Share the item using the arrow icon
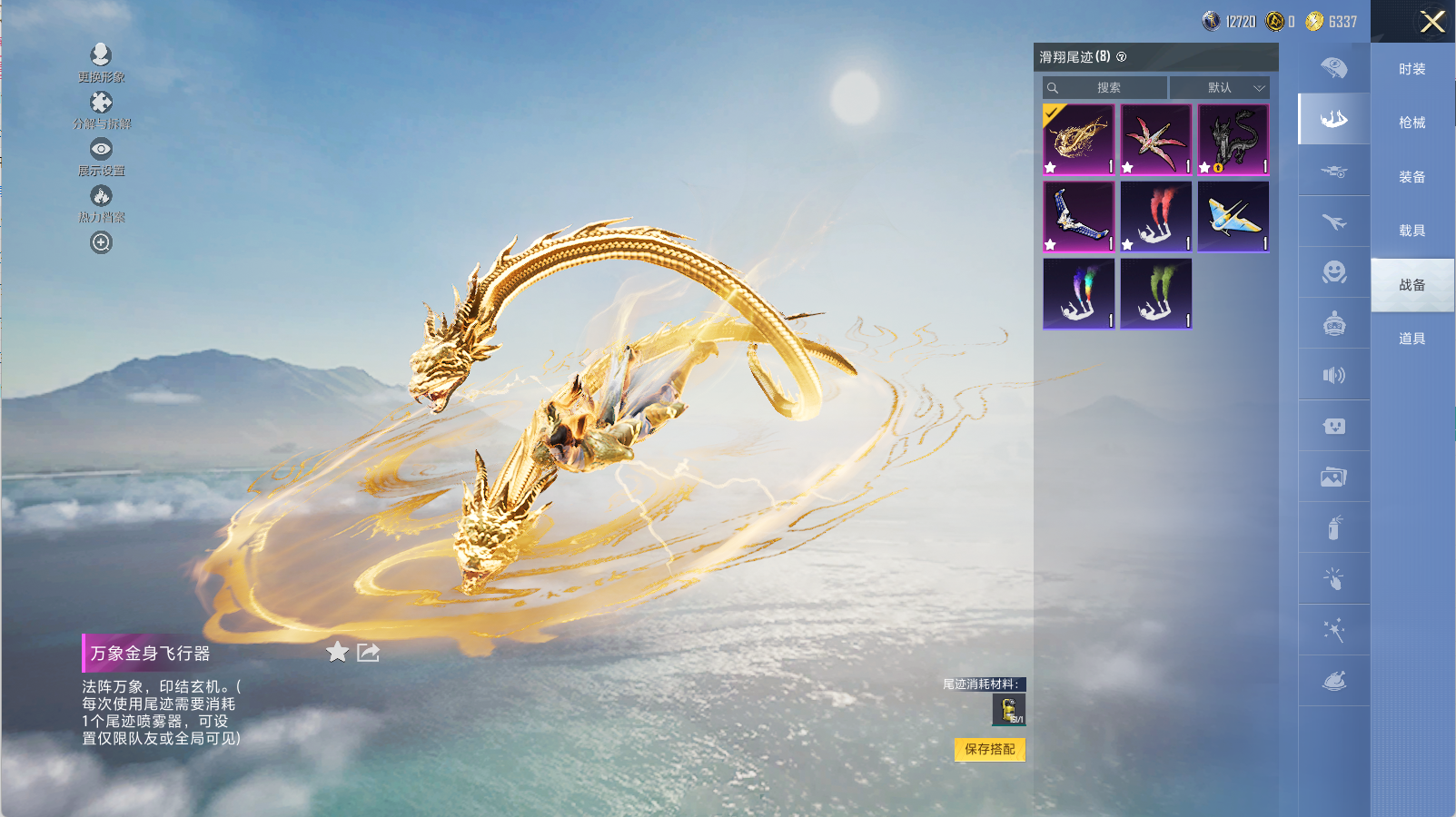 coord(368,652)
